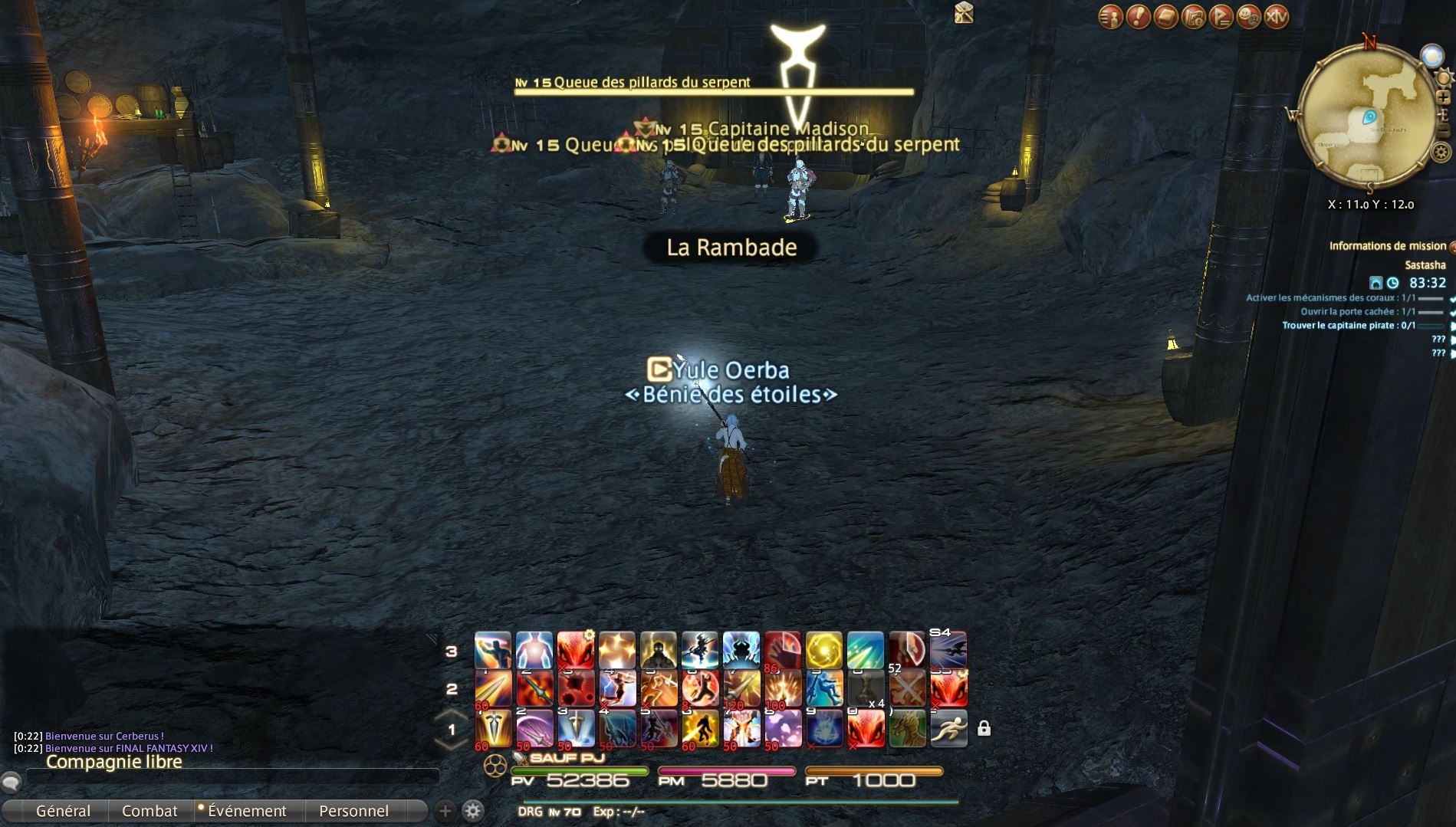Image resolution: width=1456 pixels, height=827 pixels.
Task: Switch to the Général chat tab
Action: (x=63, y=811)
